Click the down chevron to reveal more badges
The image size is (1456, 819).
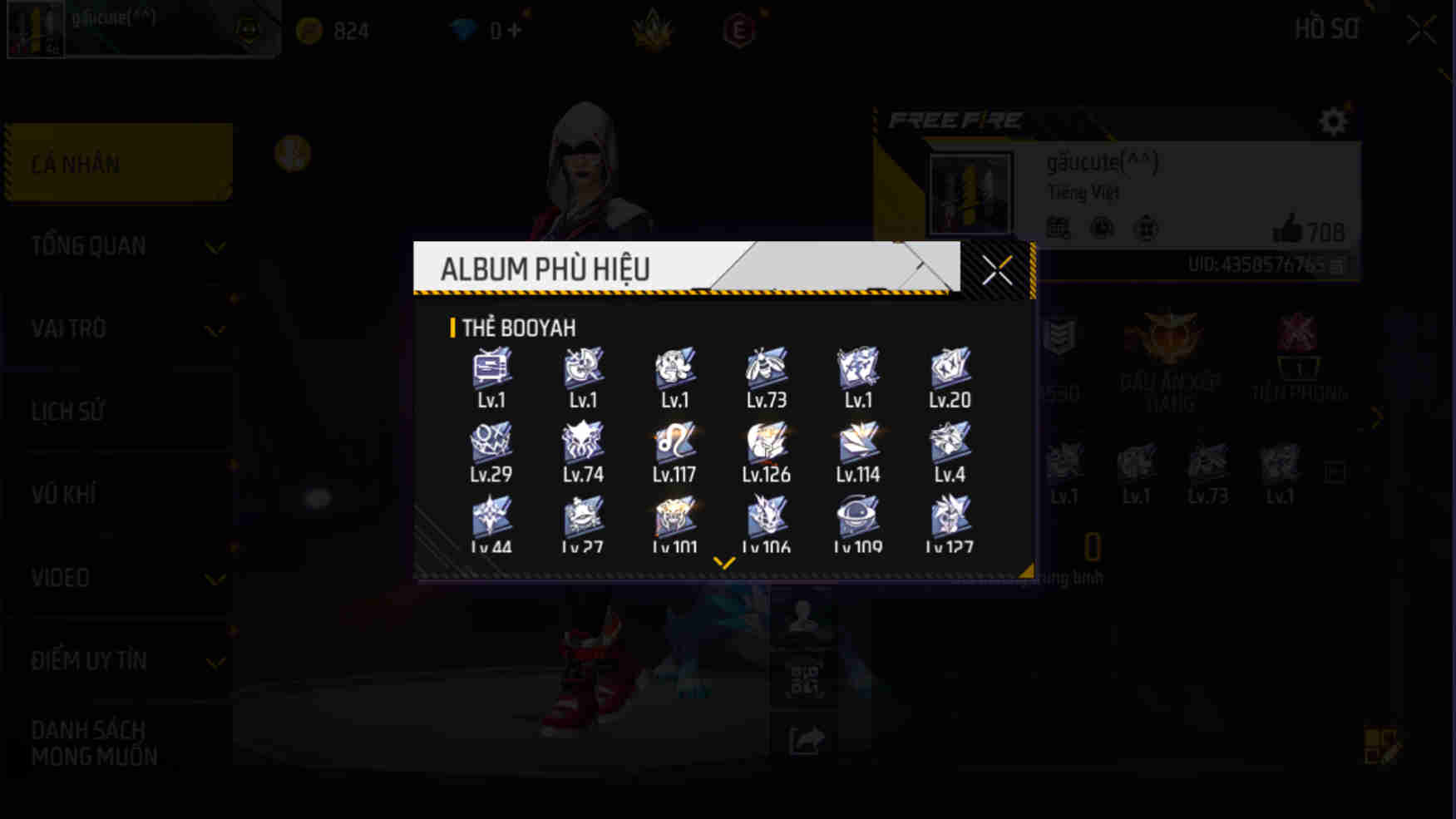[723, 560]
